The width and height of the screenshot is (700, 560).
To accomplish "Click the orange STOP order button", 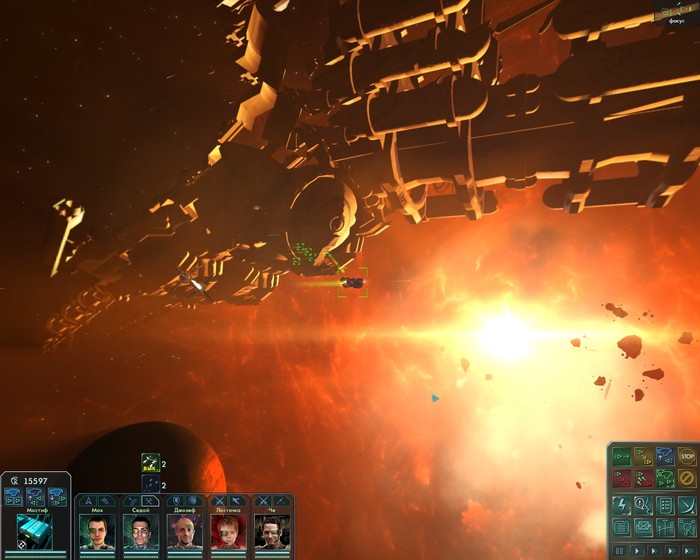I will tap(686, 457).
